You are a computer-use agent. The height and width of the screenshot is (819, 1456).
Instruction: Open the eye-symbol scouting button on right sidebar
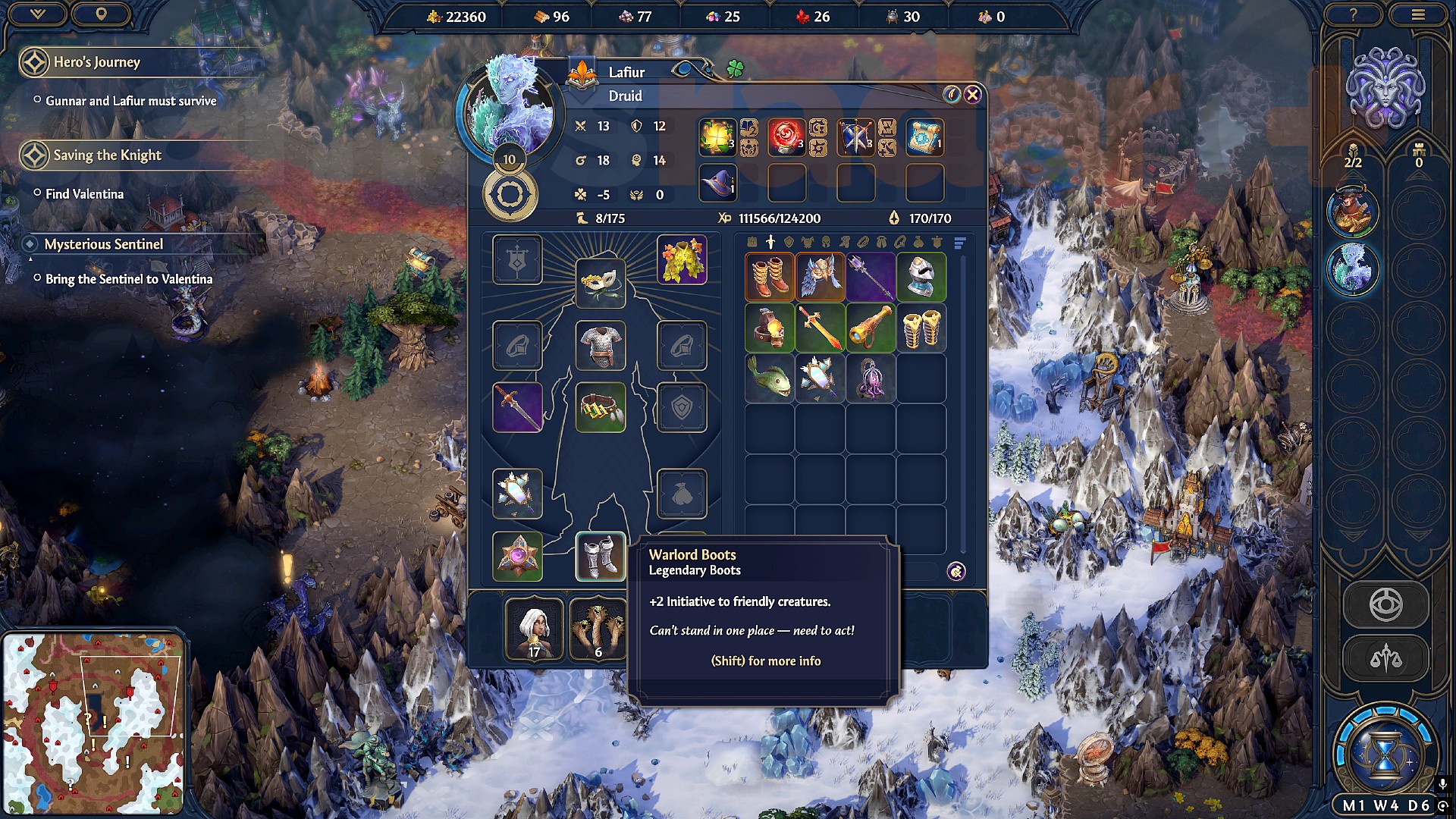[1386, 604]
